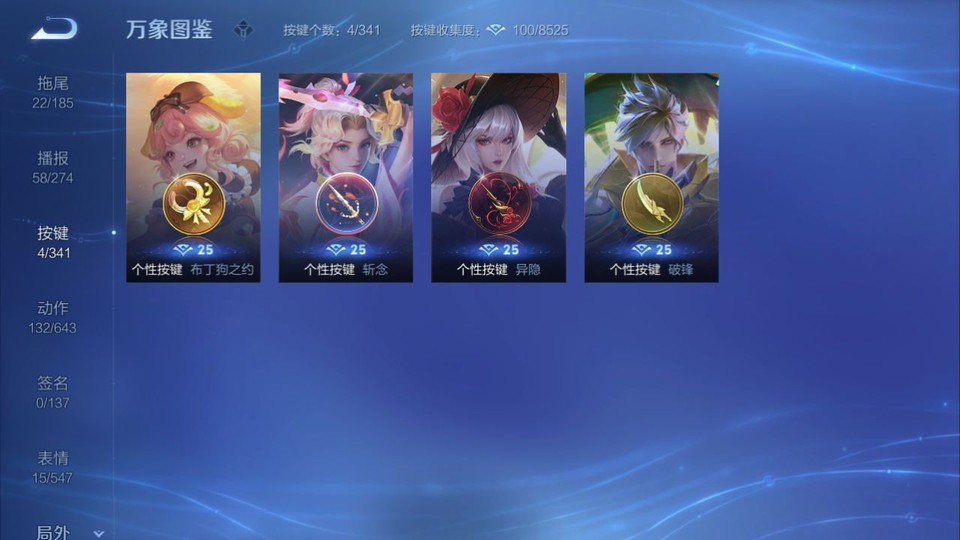Switch to the 动作 category tab
This screenshot has width=960, height=540.
pyautogui.click(x=54, y=316)
